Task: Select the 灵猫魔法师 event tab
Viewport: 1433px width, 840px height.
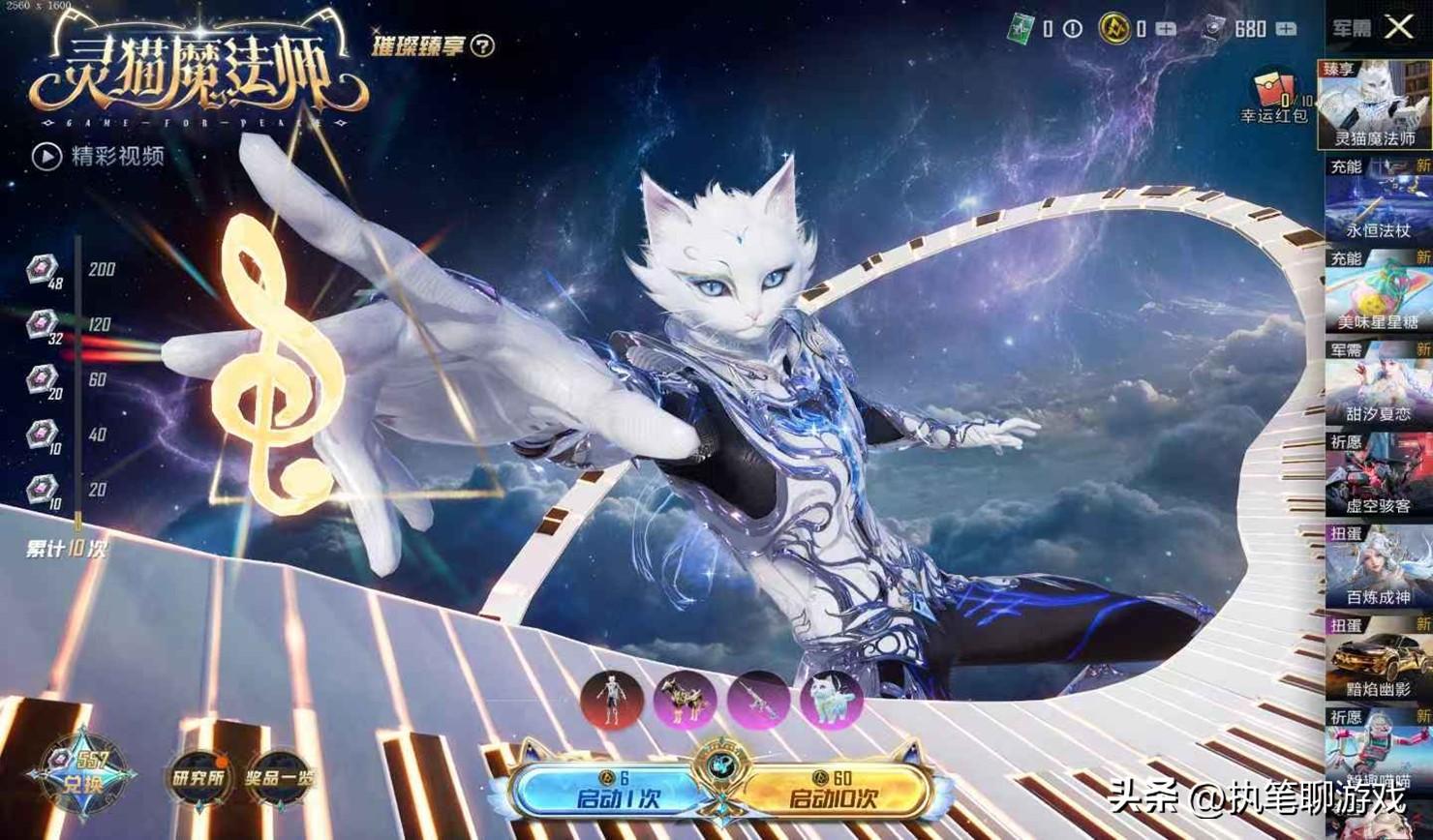Action: (1374, 105)
